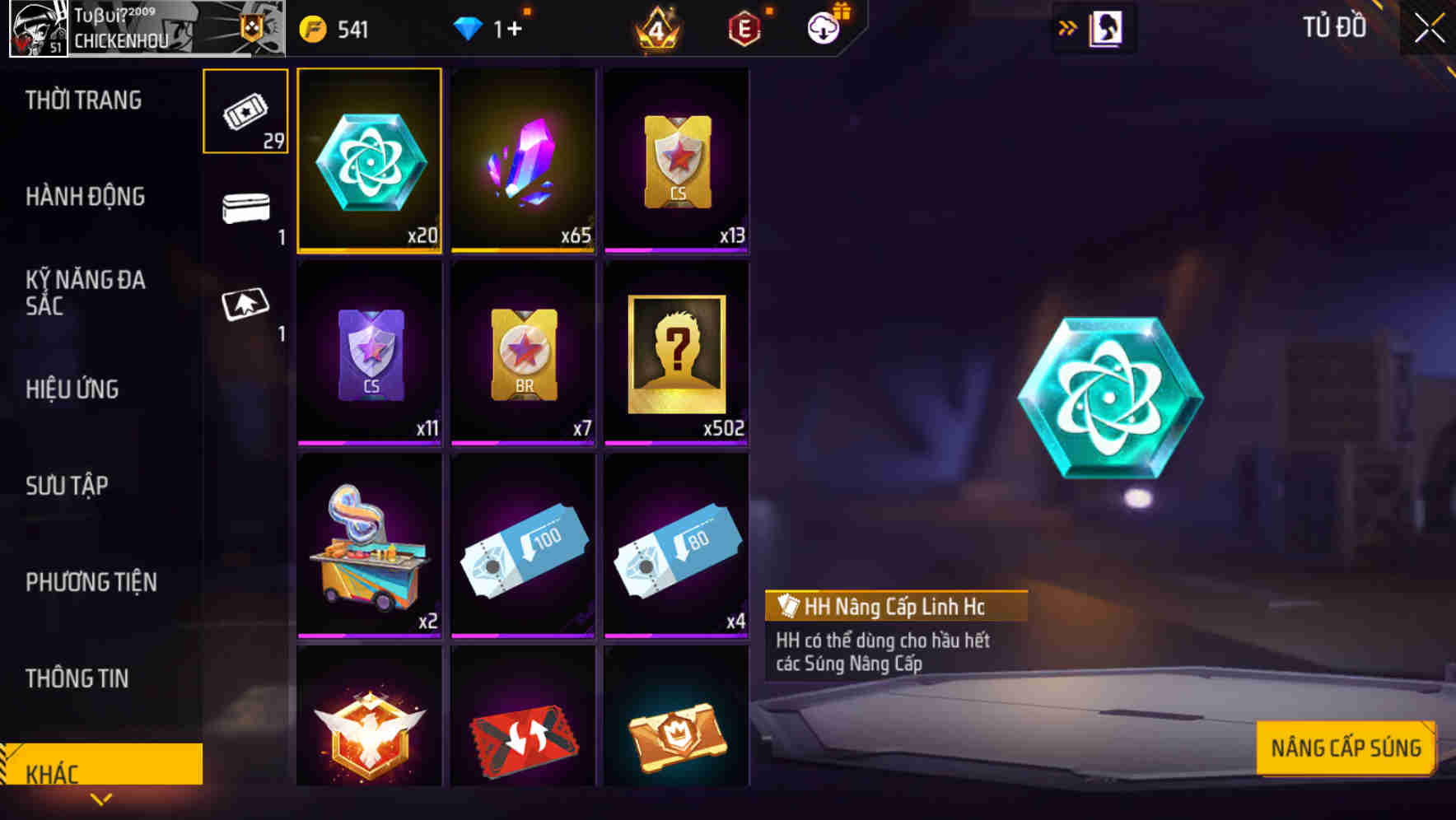Screen dimensions: 1456x820
Task: View the purple CS card x11
Action: 369,354
